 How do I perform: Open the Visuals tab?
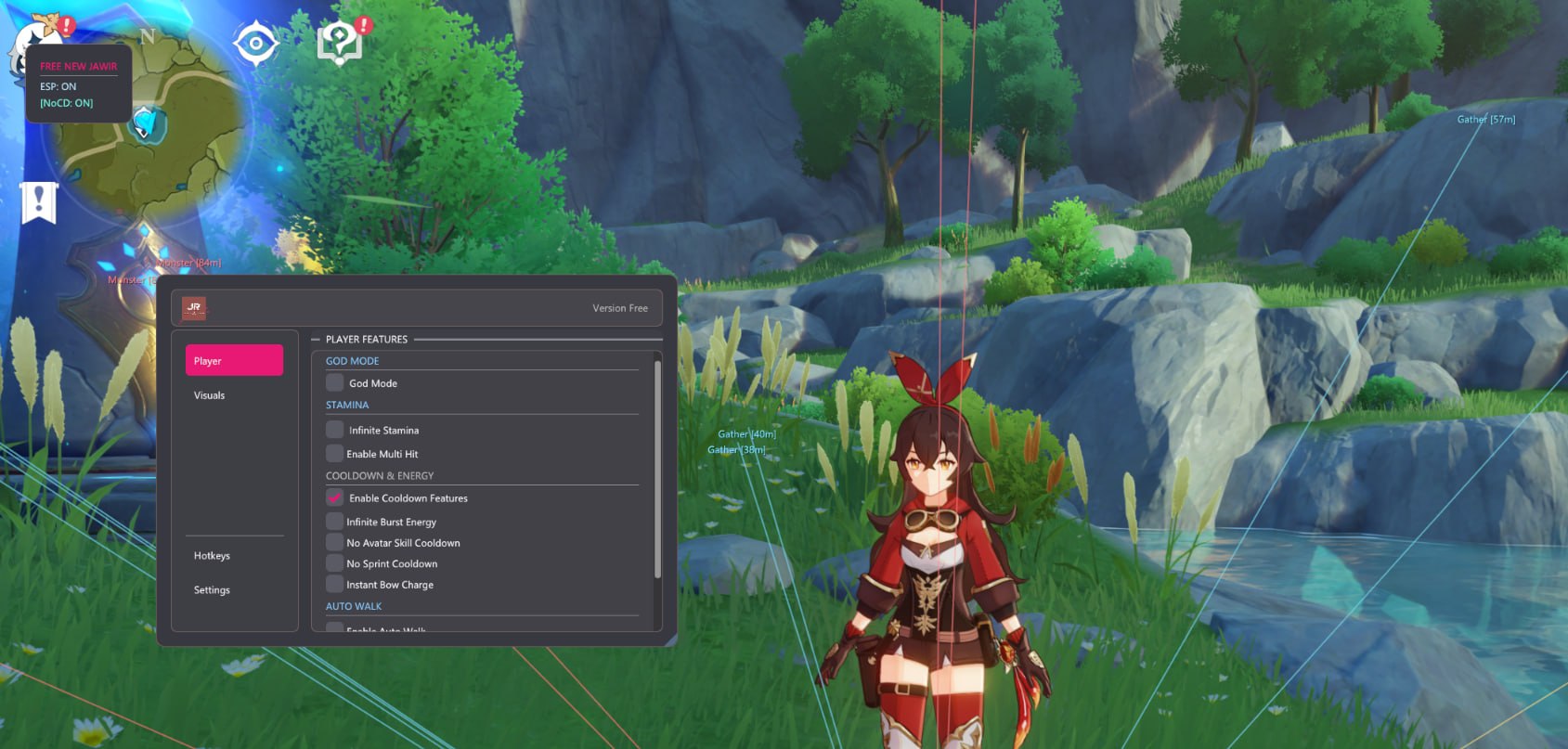(210, 395)
